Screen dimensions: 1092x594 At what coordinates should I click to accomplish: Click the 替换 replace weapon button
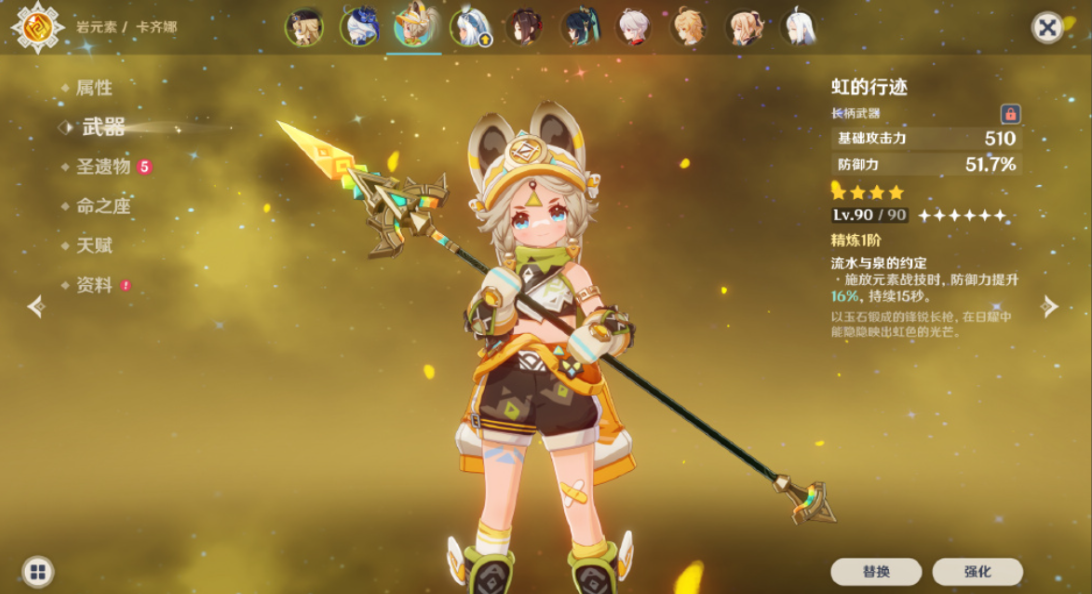click(x=876, y=572)
